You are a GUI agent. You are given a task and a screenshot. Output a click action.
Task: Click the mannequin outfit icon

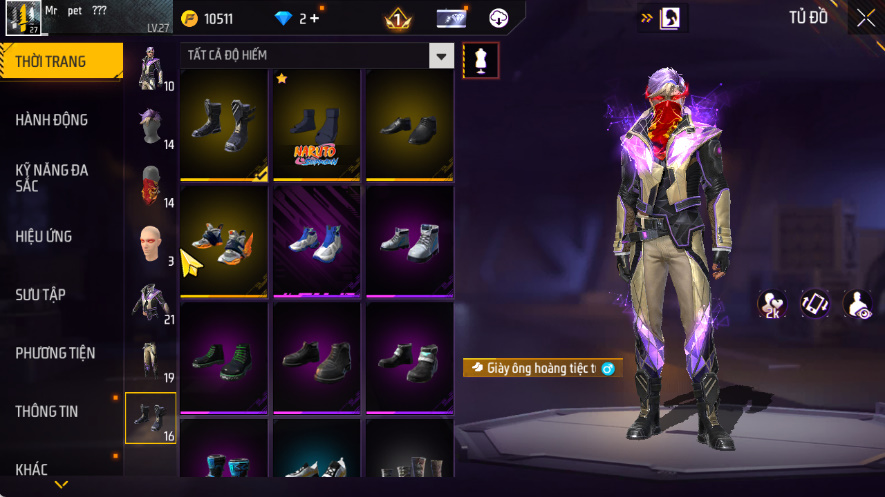pos(480,60)
